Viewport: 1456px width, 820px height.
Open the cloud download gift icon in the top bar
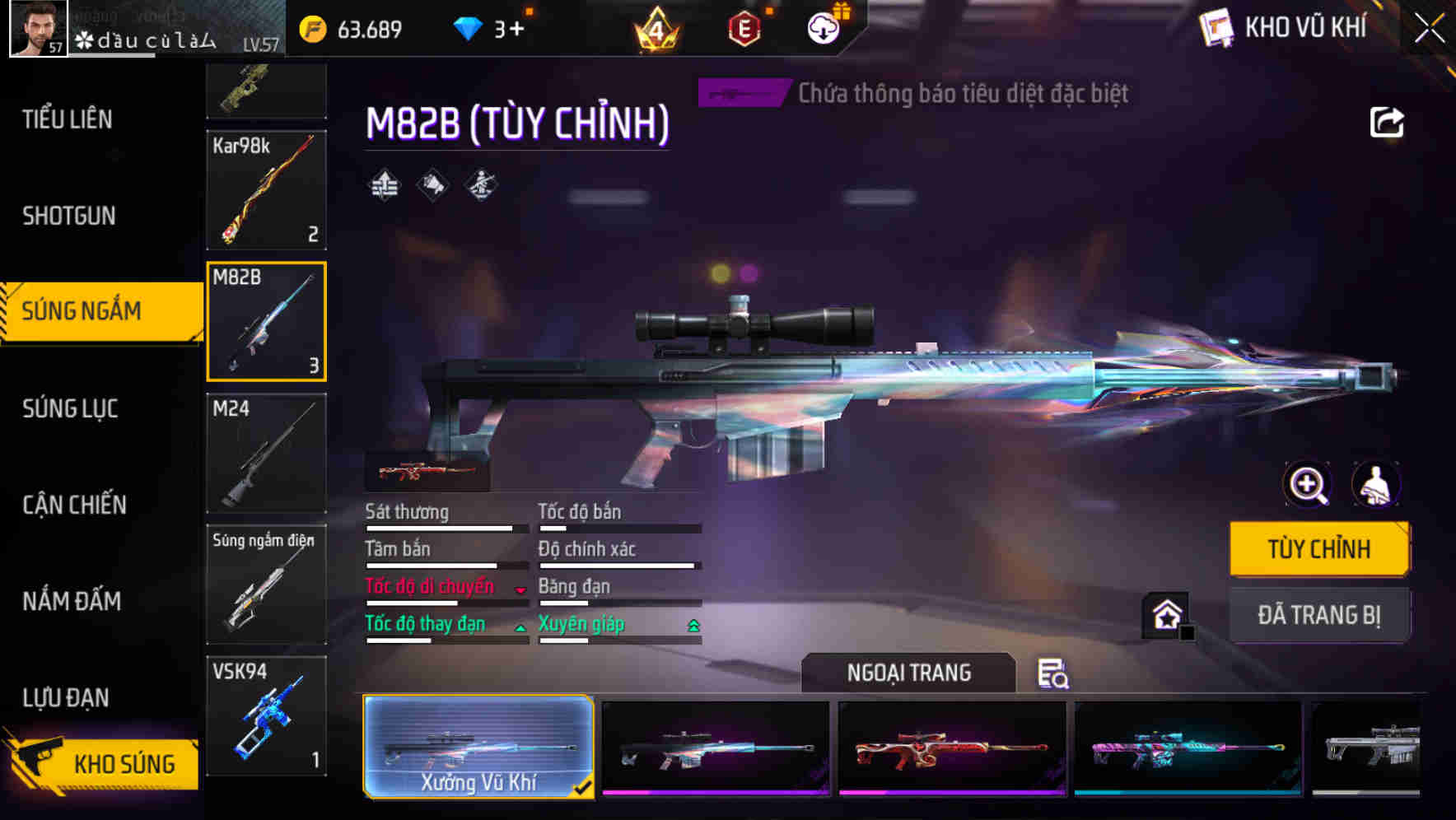(823, 27)
